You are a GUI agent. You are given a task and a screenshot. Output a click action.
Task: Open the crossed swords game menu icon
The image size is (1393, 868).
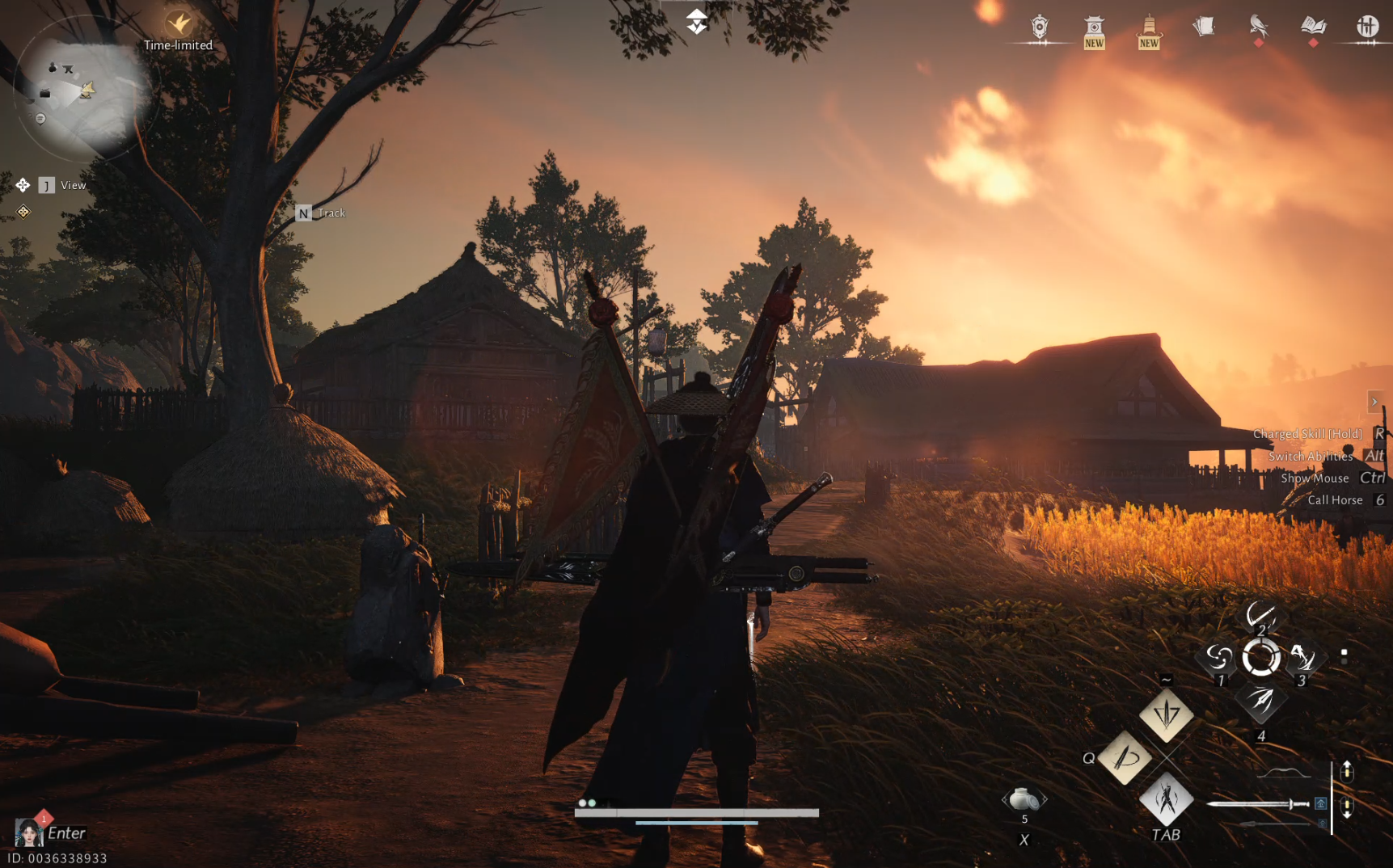1368,27
